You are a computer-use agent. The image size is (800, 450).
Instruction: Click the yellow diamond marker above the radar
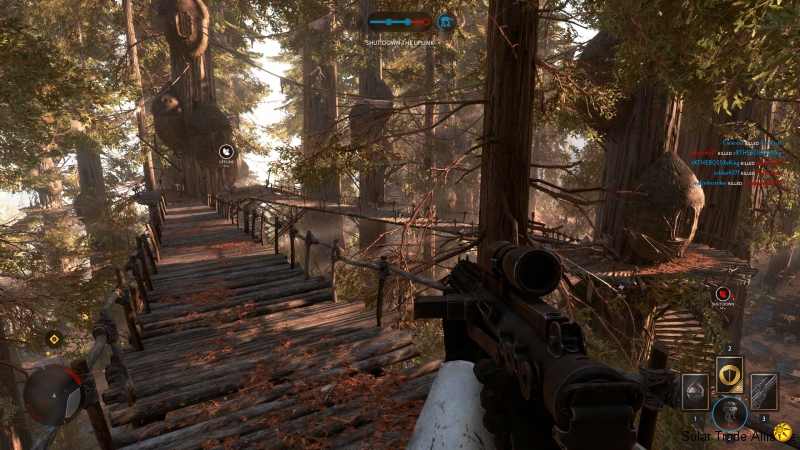click(53, 338)
